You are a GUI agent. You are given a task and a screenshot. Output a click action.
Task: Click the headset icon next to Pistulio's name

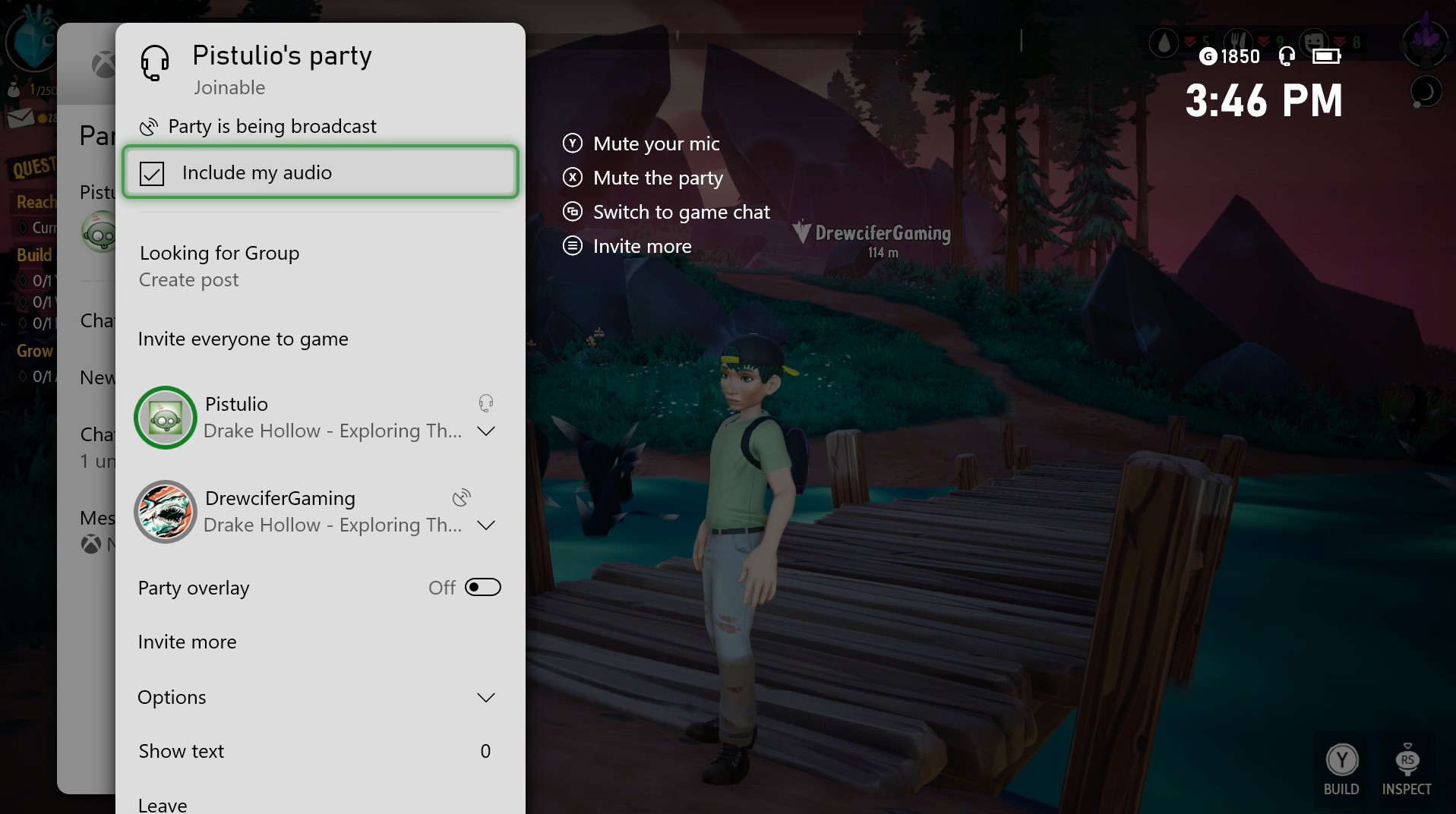[x=485, y=402]
